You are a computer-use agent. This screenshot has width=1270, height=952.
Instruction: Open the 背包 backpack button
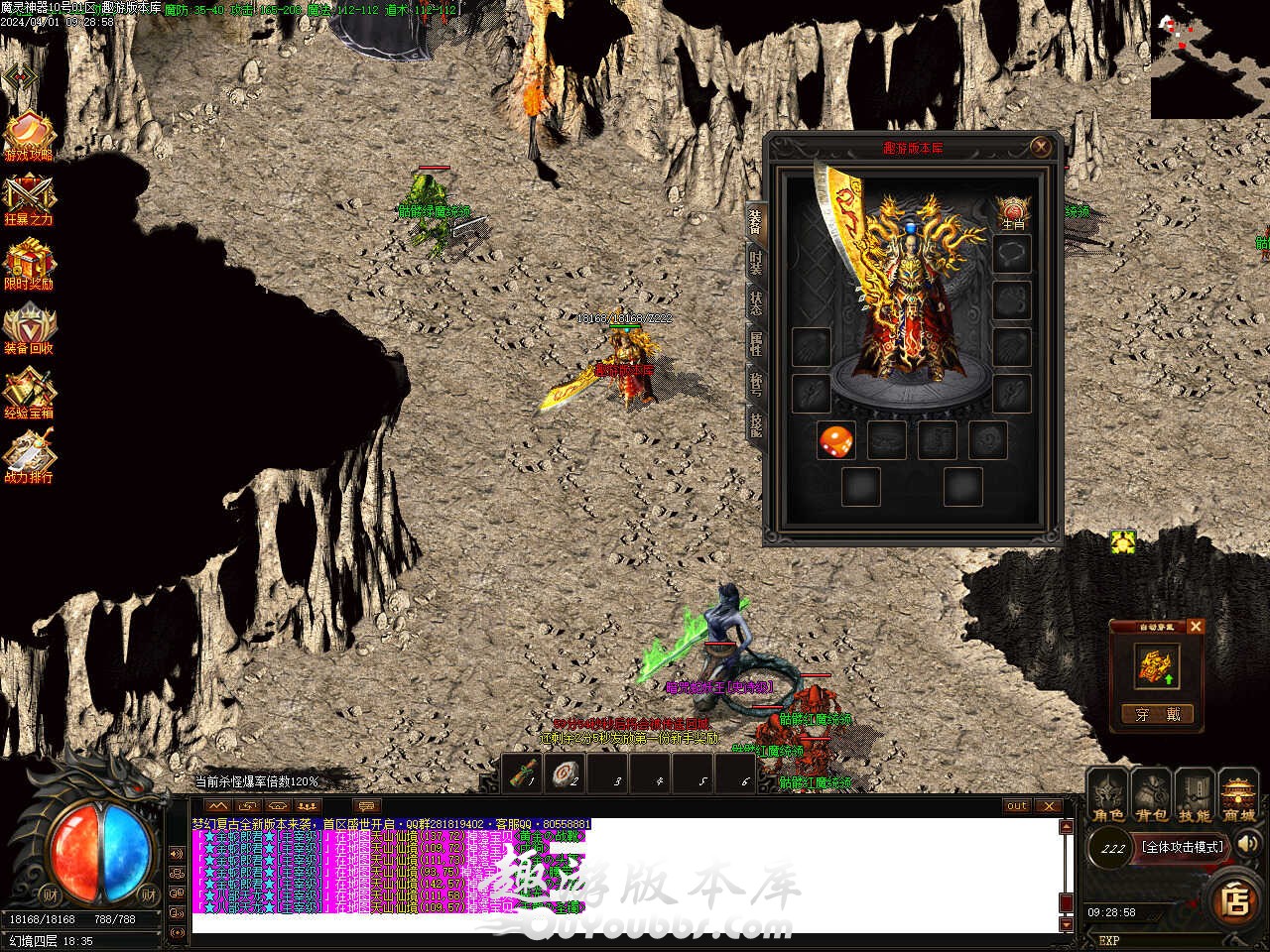1152,797
